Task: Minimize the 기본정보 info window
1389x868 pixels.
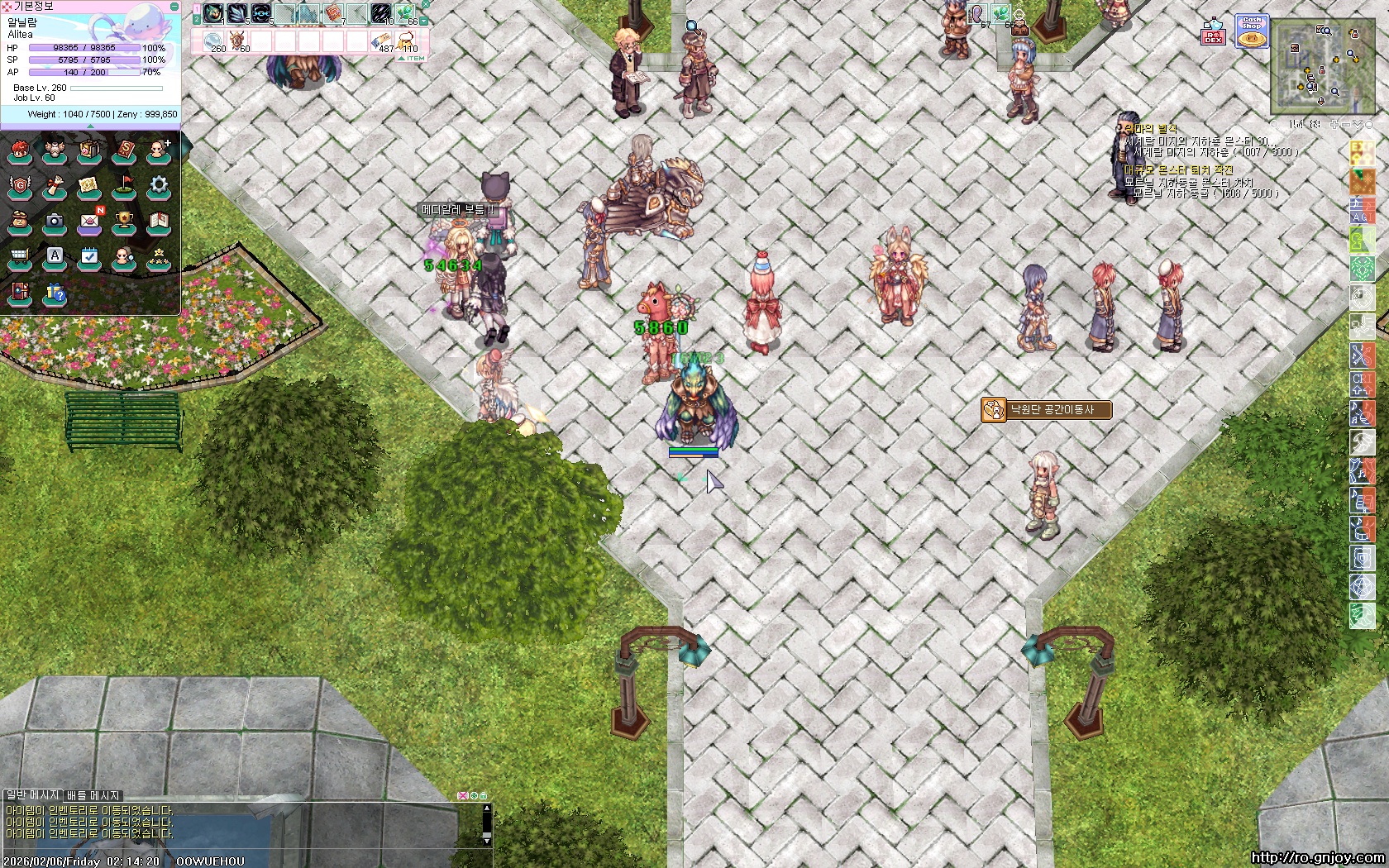Action: 174,6
